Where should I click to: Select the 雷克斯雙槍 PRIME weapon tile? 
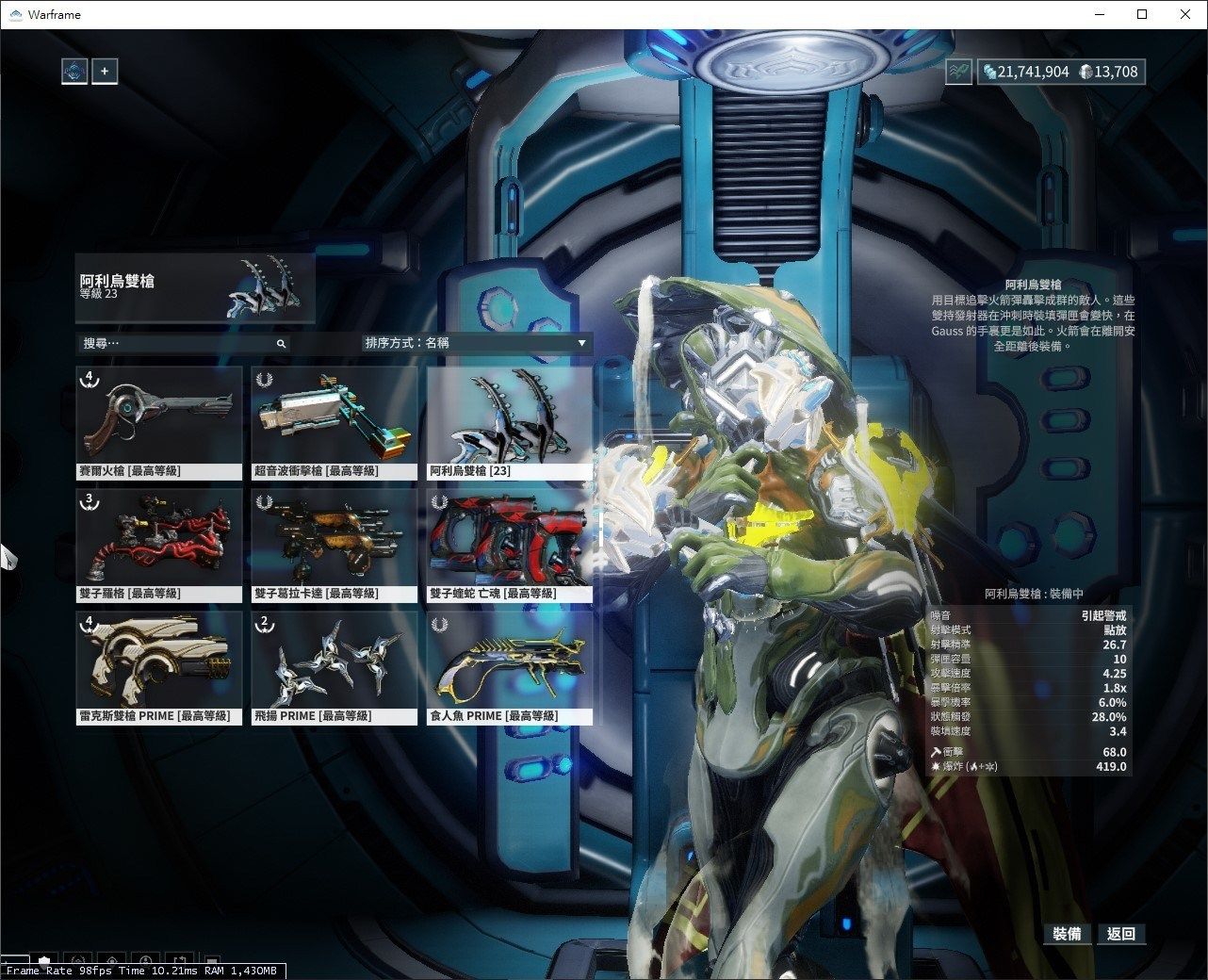pyautogui.click(x=159, y=667)
